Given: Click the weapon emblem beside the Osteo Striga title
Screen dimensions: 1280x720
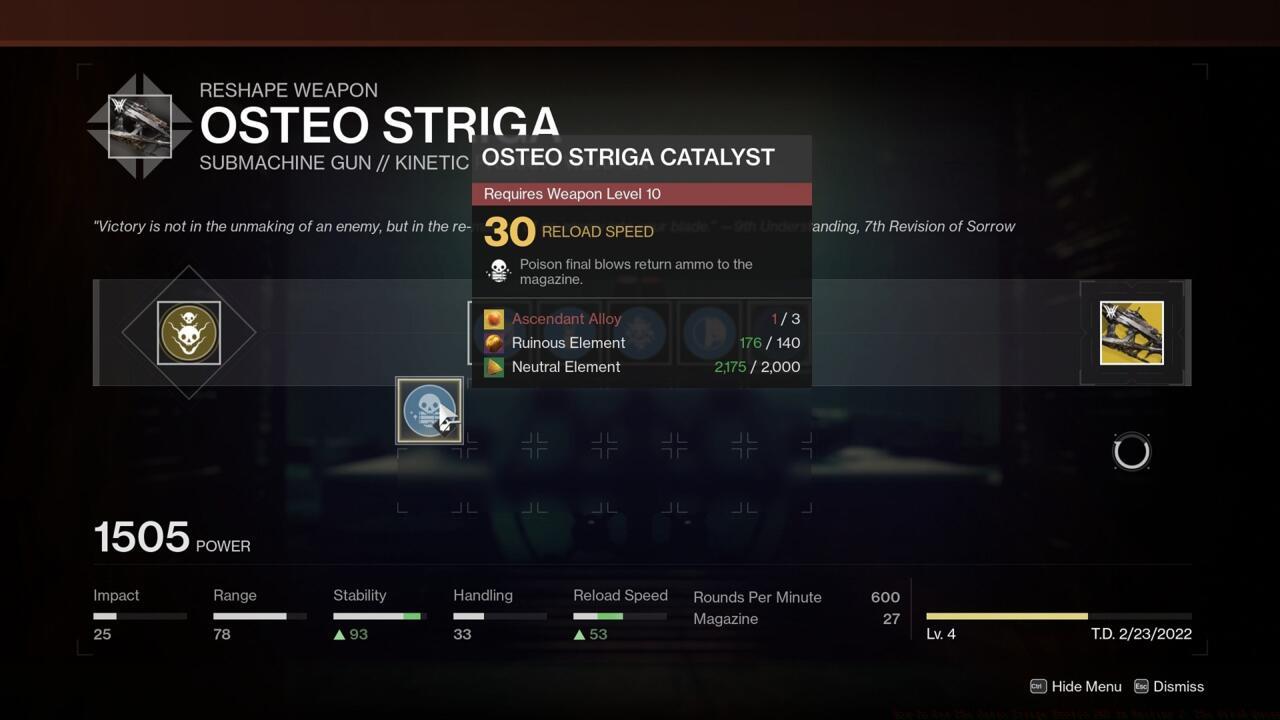Looking at the screenshot, I should [x=140, y=124].
